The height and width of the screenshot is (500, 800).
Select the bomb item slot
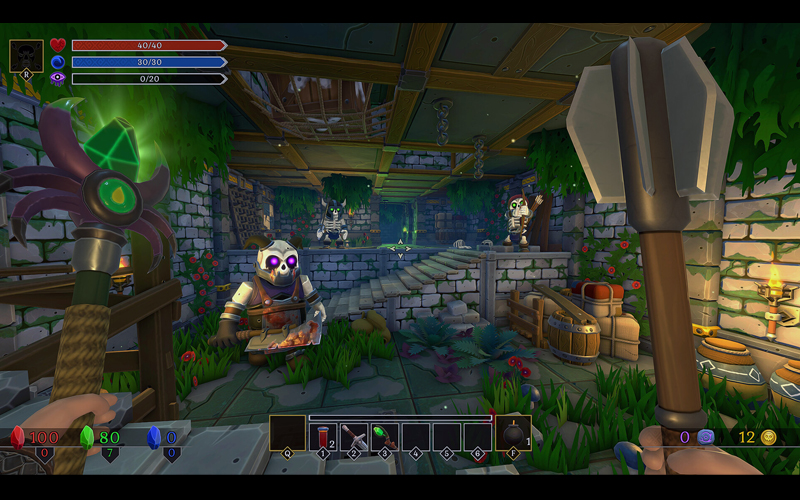click(x=512, y=433)
